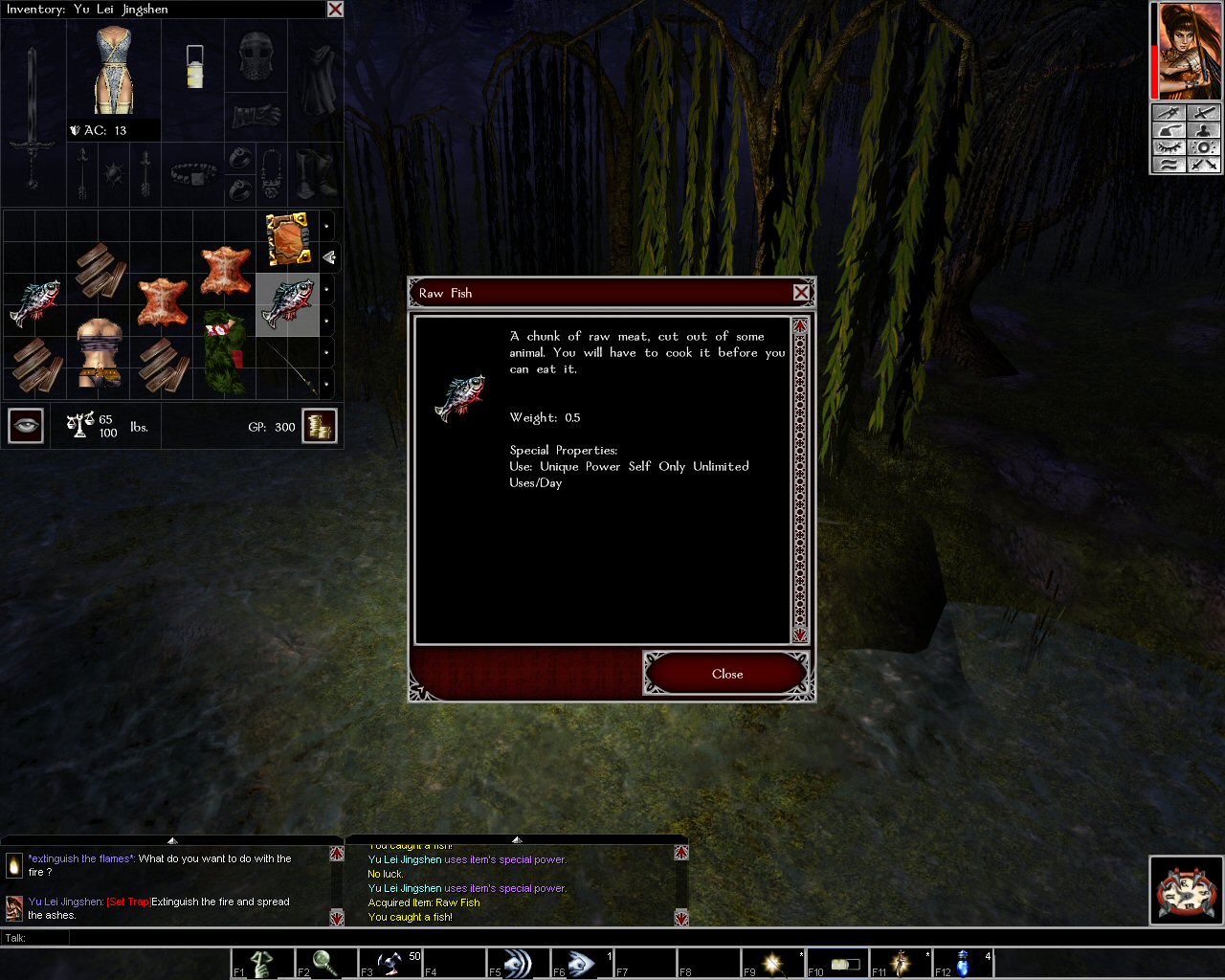1225x980 pixels.
Task: Click the X on the Raw Fish title bar
Action: tap(801, 293)
